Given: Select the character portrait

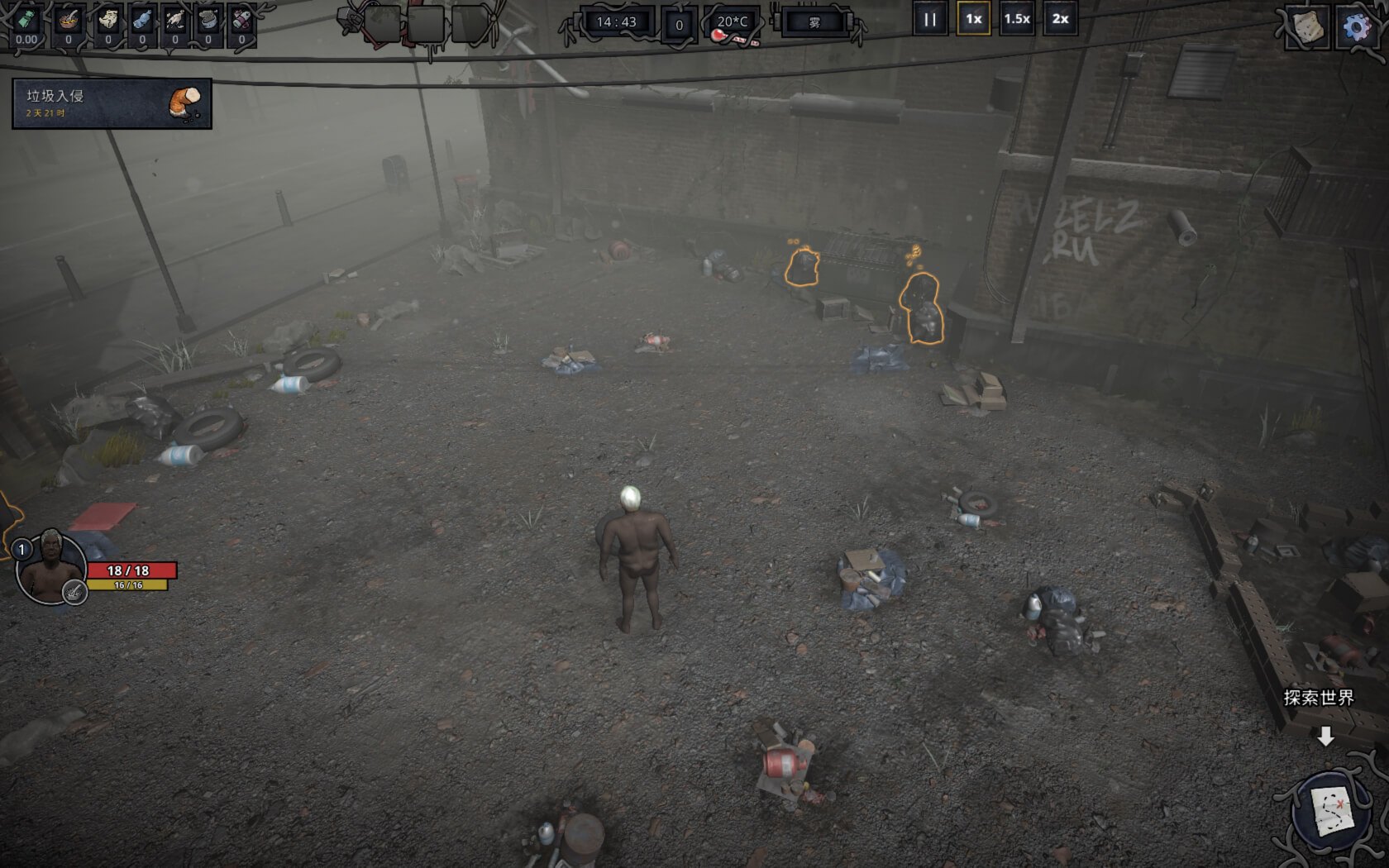Looking at the screenshot, I should coord(51,569).
